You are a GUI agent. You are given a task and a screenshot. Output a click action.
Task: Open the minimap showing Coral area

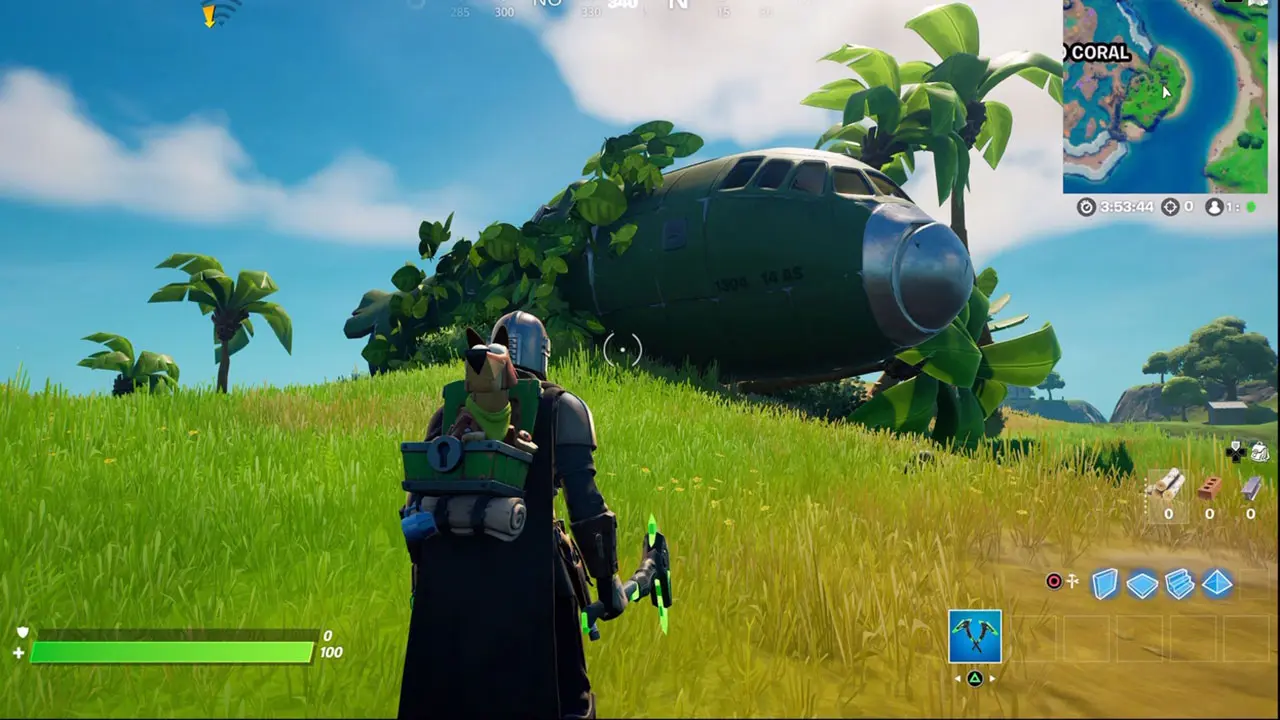1165,96
